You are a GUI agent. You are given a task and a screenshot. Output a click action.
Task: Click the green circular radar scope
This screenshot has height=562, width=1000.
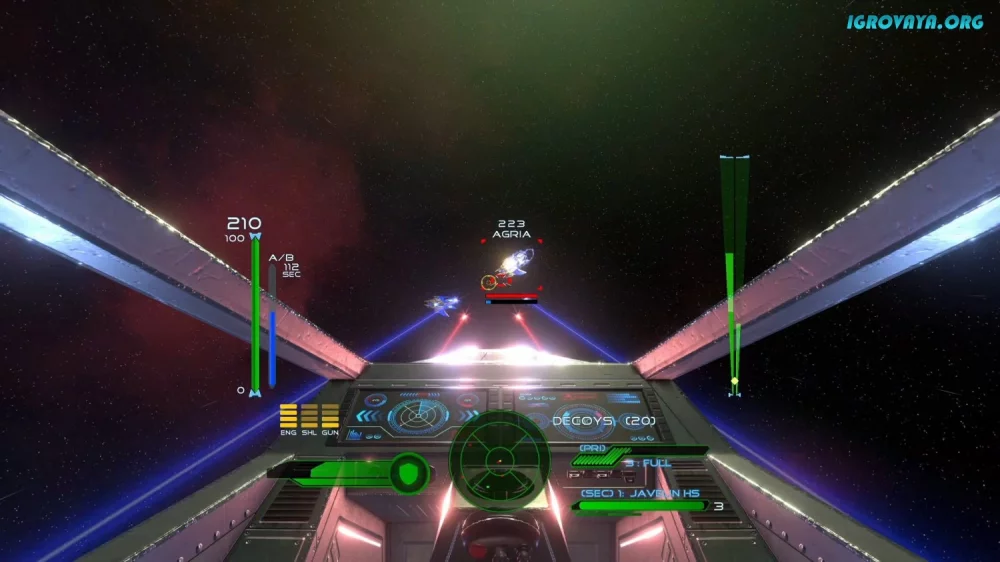pos(498,459)
